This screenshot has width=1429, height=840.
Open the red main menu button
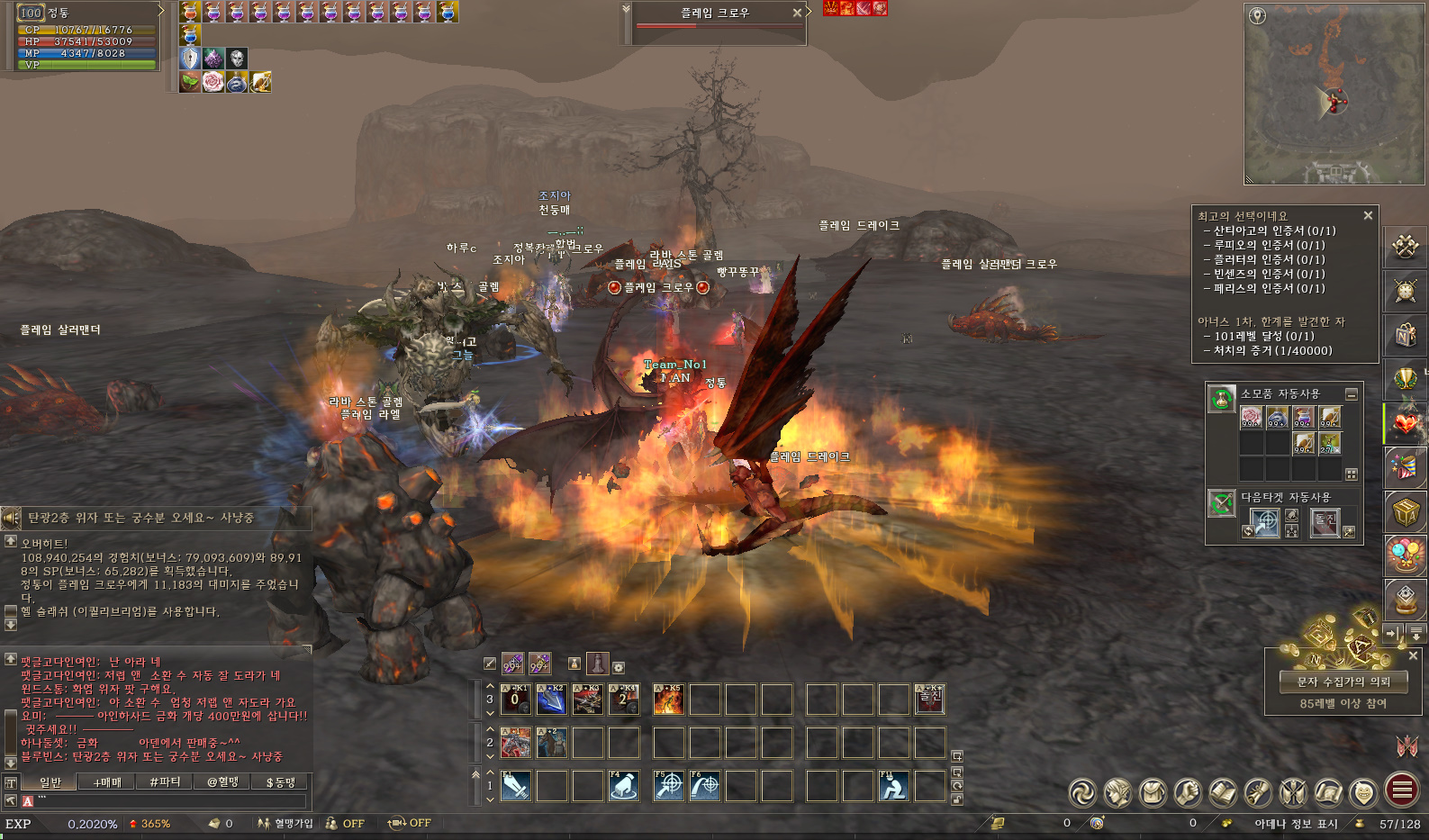1402,791
